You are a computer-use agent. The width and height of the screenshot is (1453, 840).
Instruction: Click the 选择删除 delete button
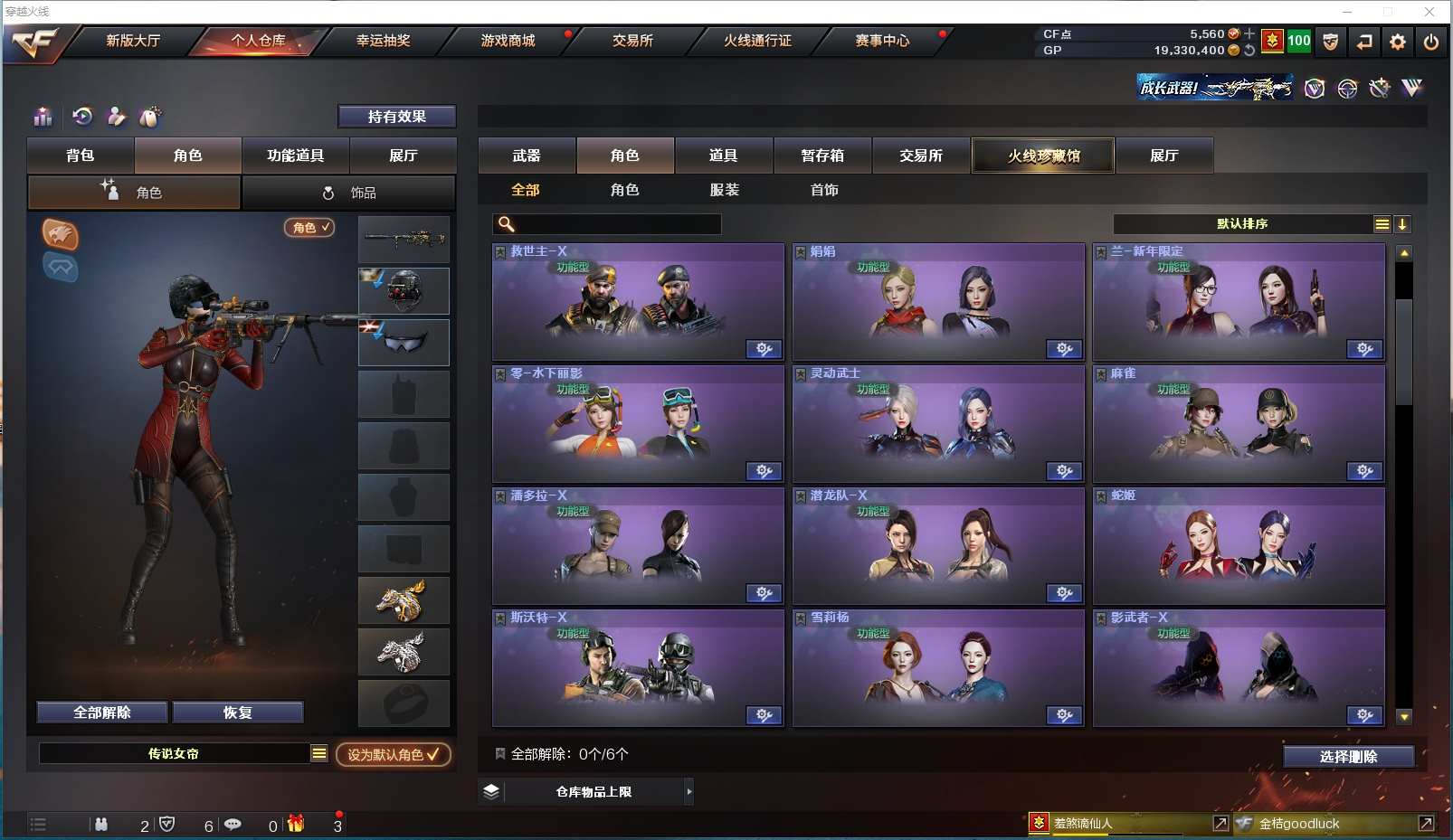pyautogui.click(x=1348, y=757)
